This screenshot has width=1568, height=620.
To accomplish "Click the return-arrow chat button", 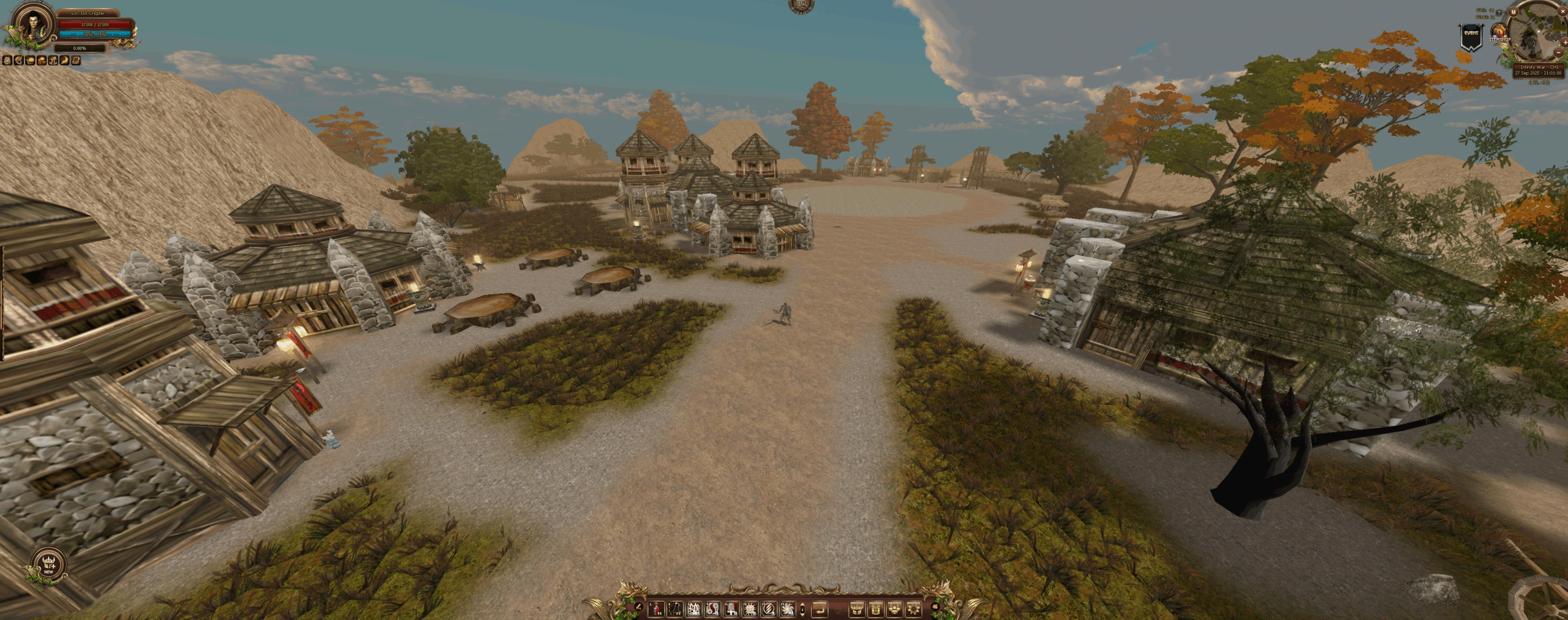I will (x=820, y=609).
